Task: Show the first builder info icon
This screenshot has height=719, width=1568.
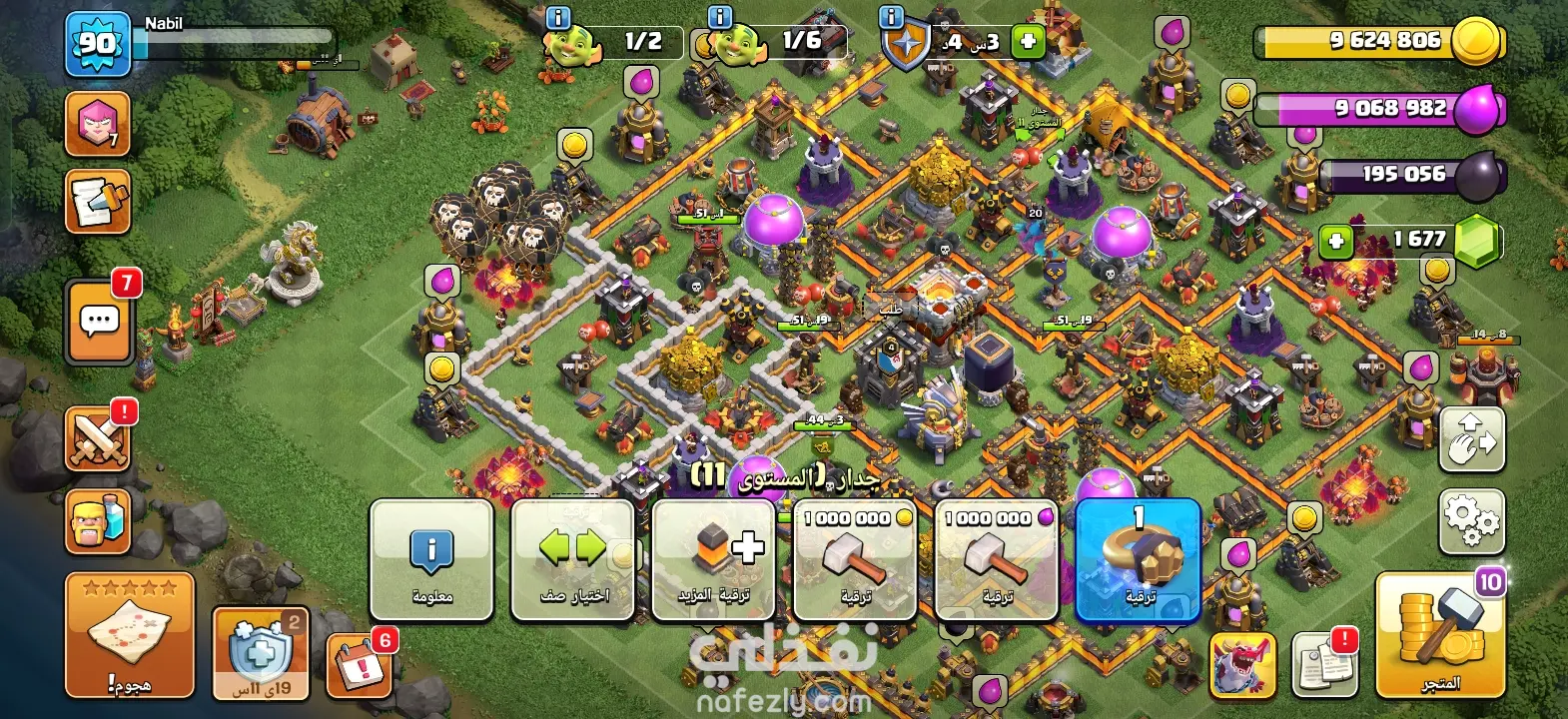Action: [557, 18]
